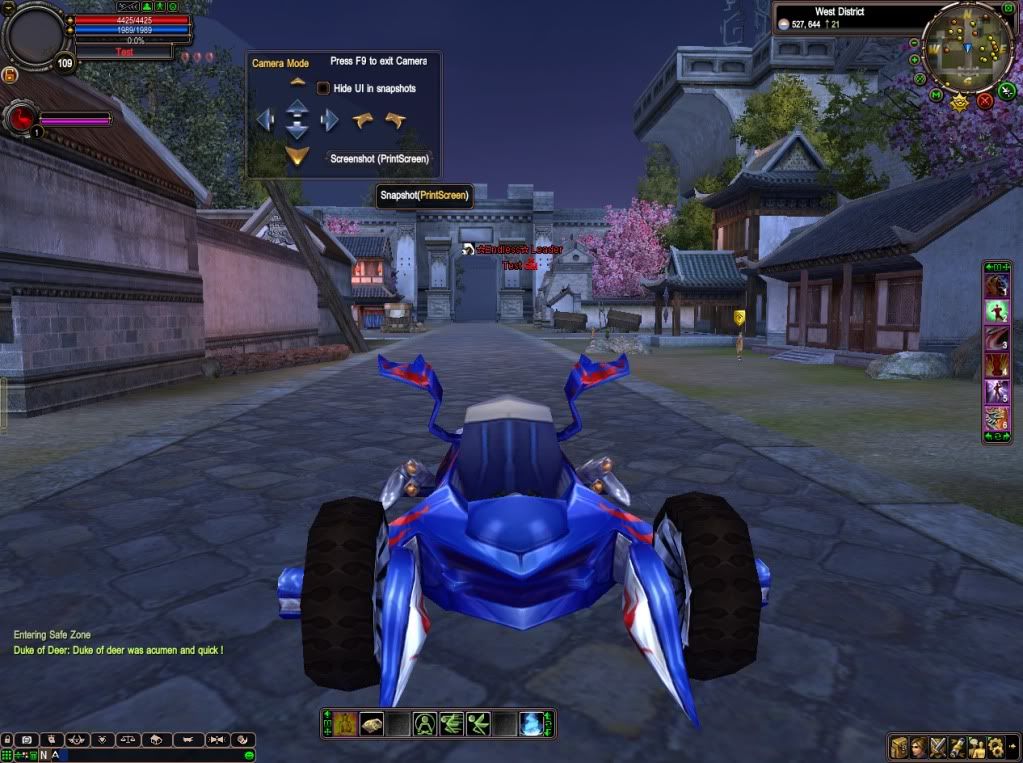Open the scales trade icon in the chat toolbar

click(128, 740)
